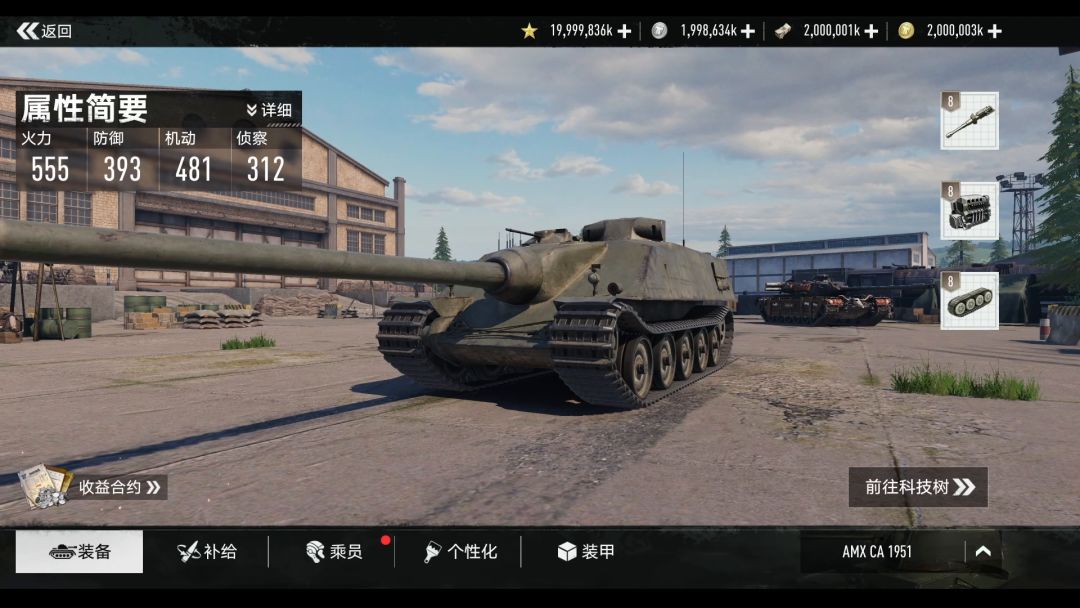Select the gun barrel module slot
This screenshot has width=1080, height=608.
pyautogui.click(x=969, y=121)
